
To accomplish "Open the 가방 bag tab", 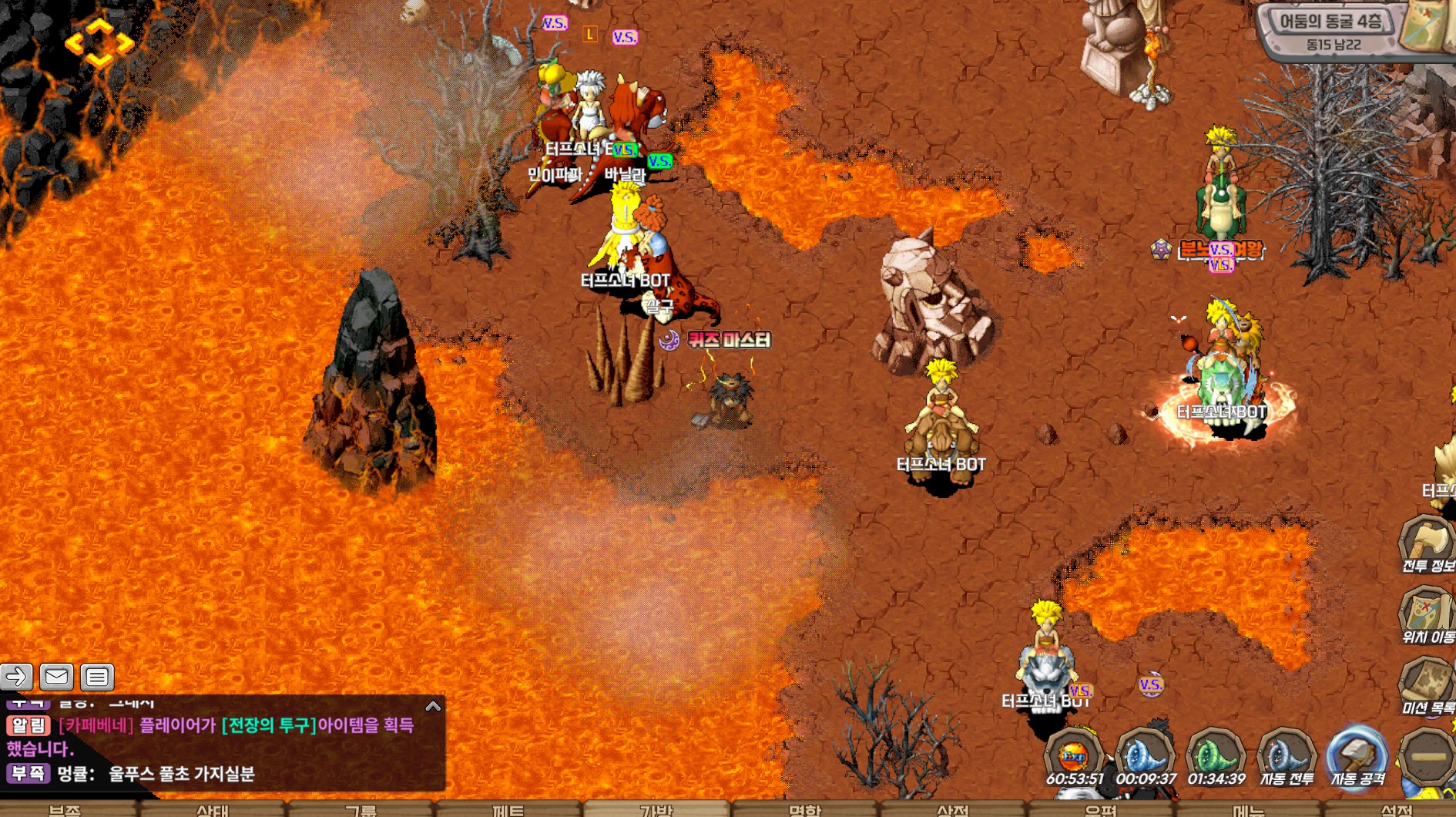I will (656, 810).
